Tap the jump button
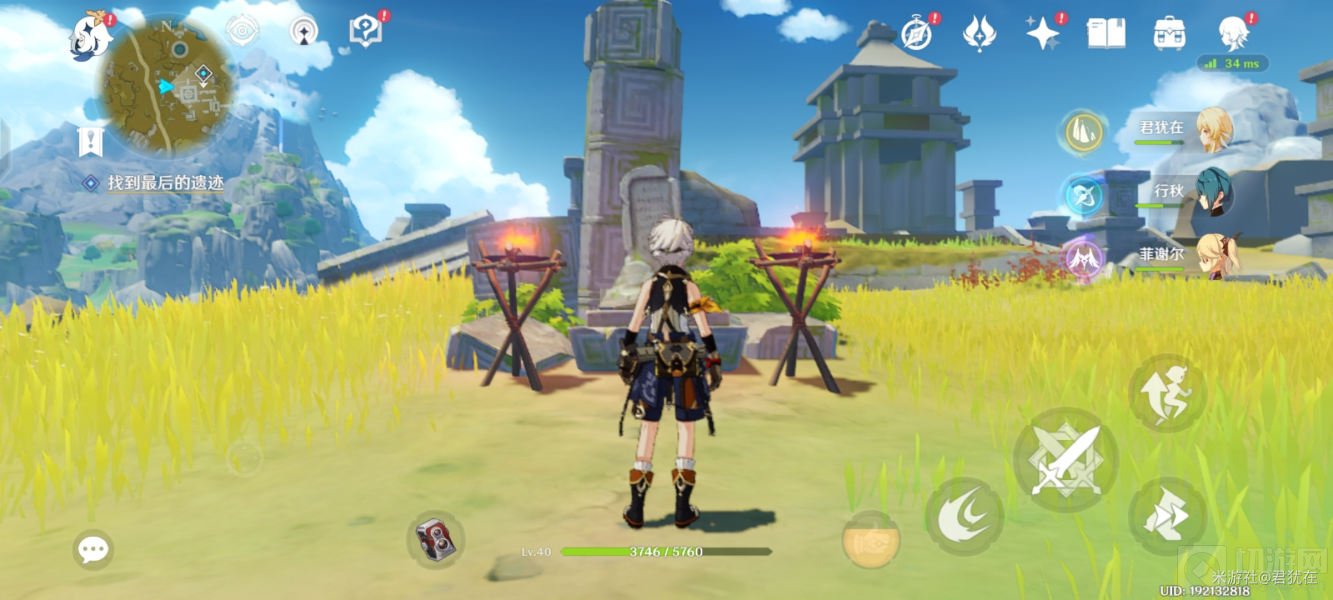This screenshot has height=600, width=1333. tap(1167, 393)
